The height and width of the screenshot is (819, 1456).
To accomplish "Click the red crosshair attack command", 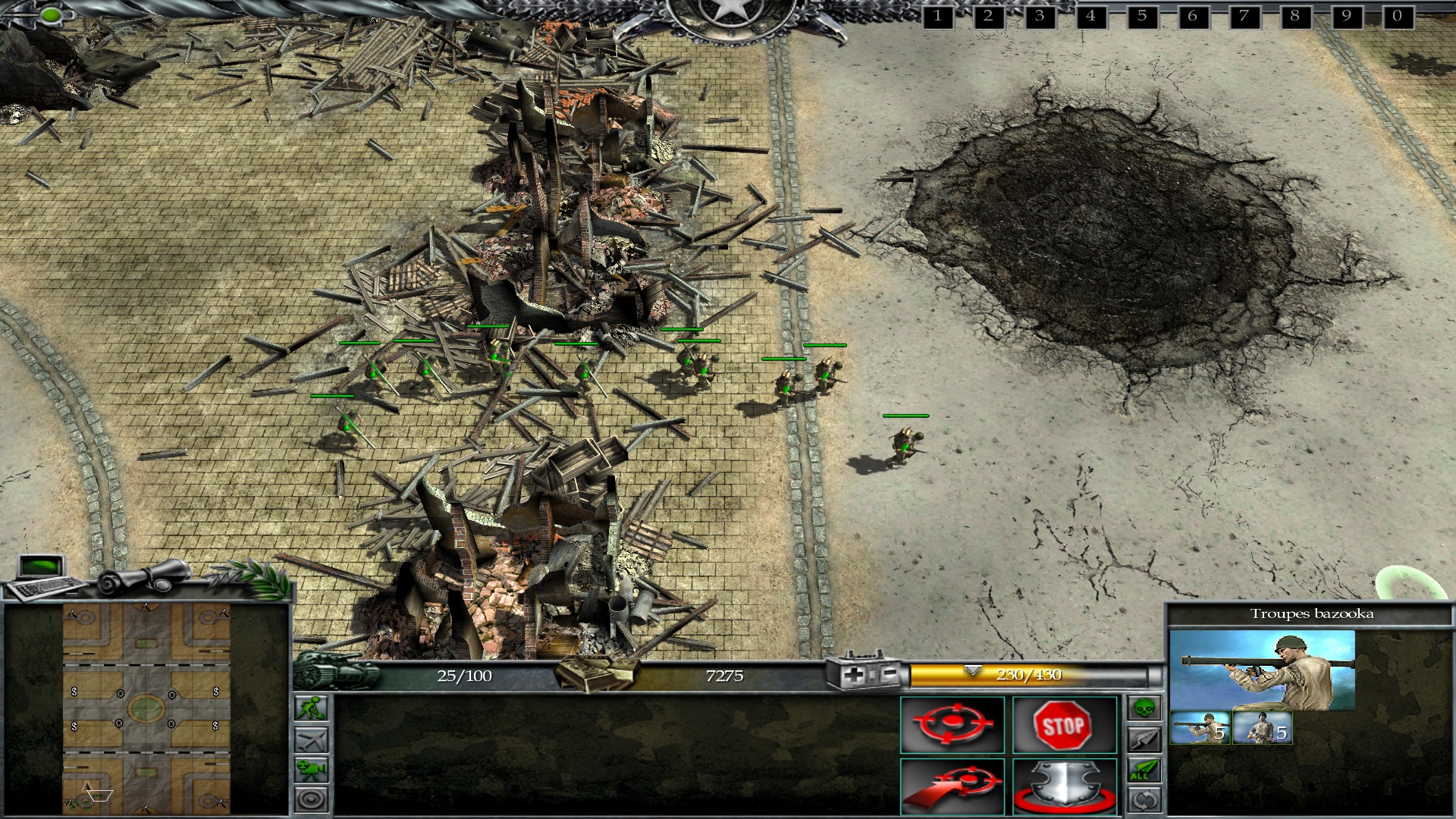I will (952, 725).
